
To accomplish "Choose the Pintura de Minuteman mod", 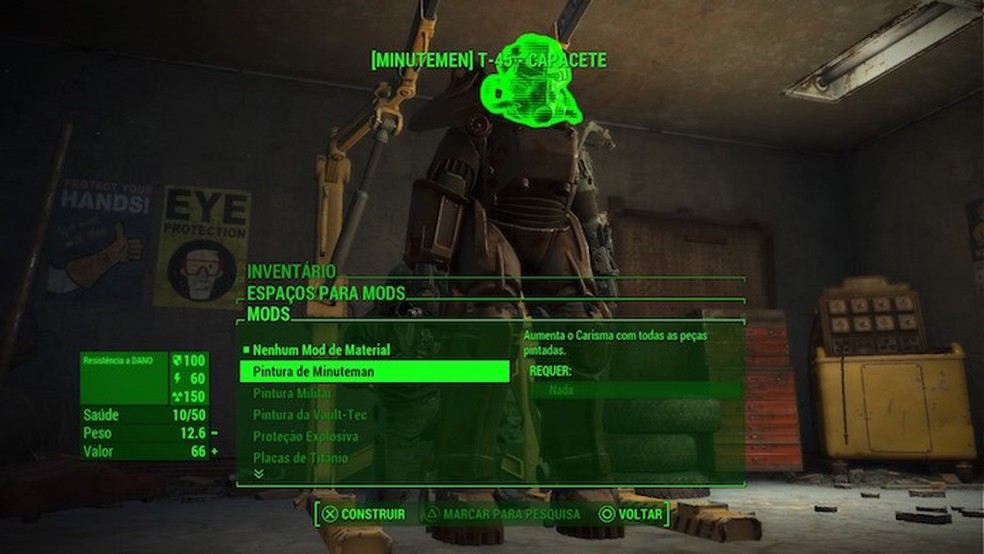I will coord(313,372).
